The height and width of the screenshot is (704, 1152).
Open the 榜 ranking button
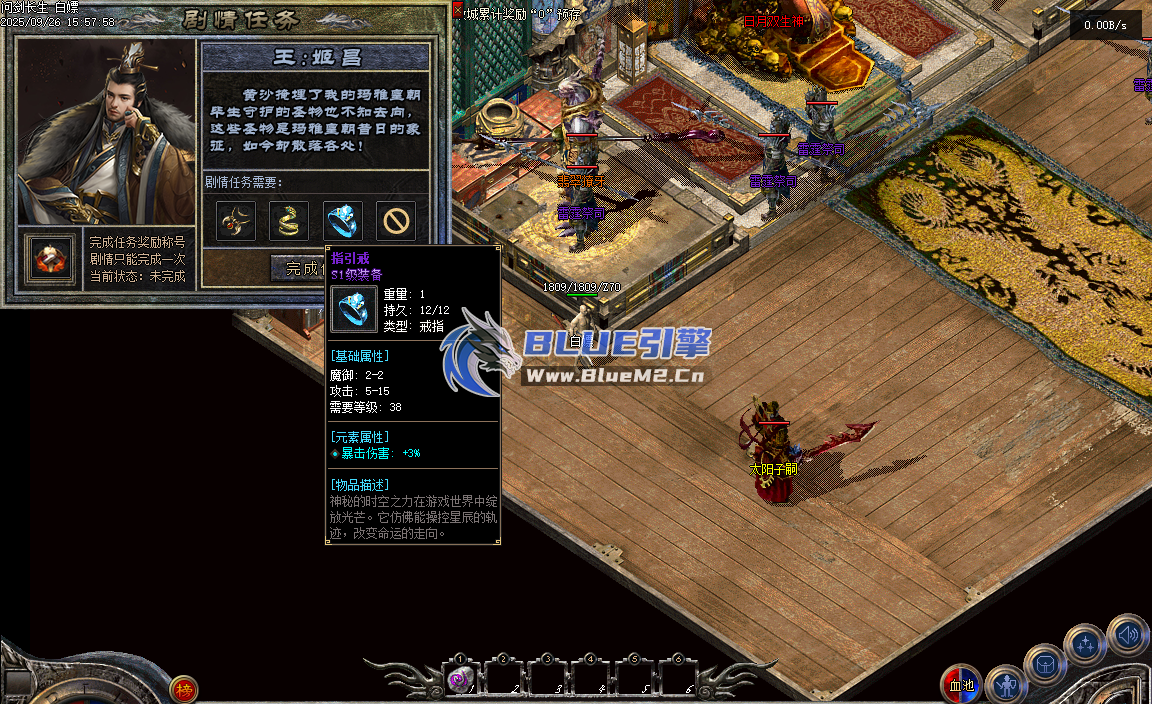(183, 688)
